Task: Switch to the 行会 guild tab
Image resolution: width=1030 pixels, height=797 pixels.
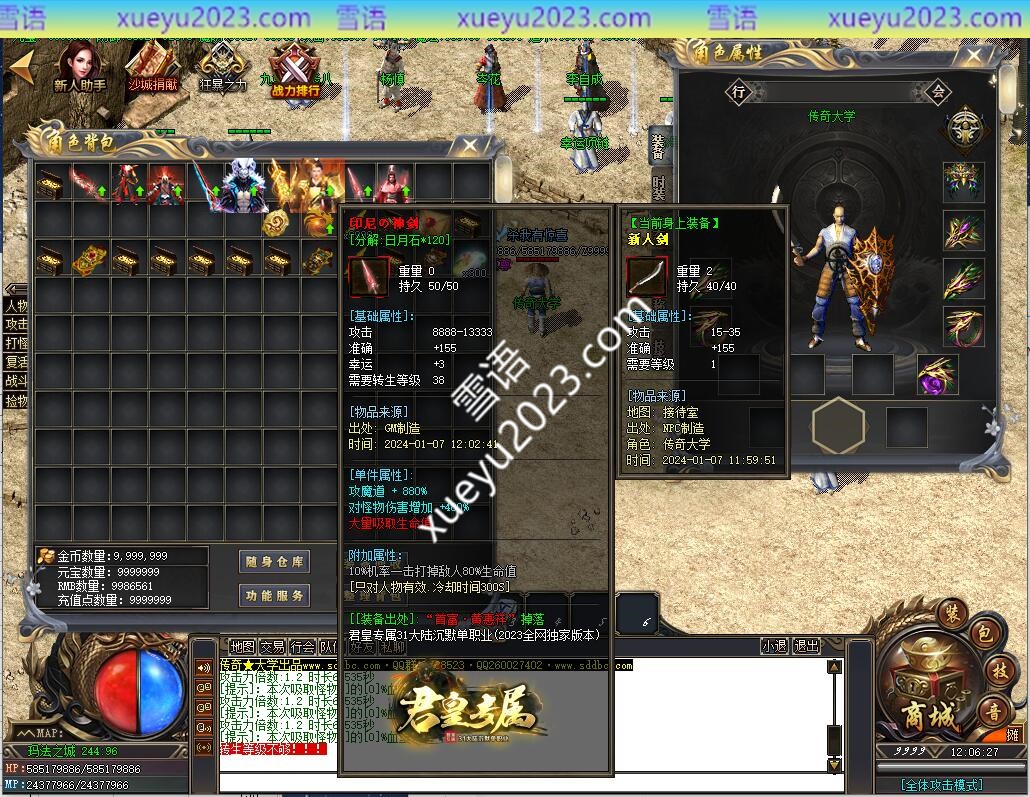Action: (x=302, y=647)
